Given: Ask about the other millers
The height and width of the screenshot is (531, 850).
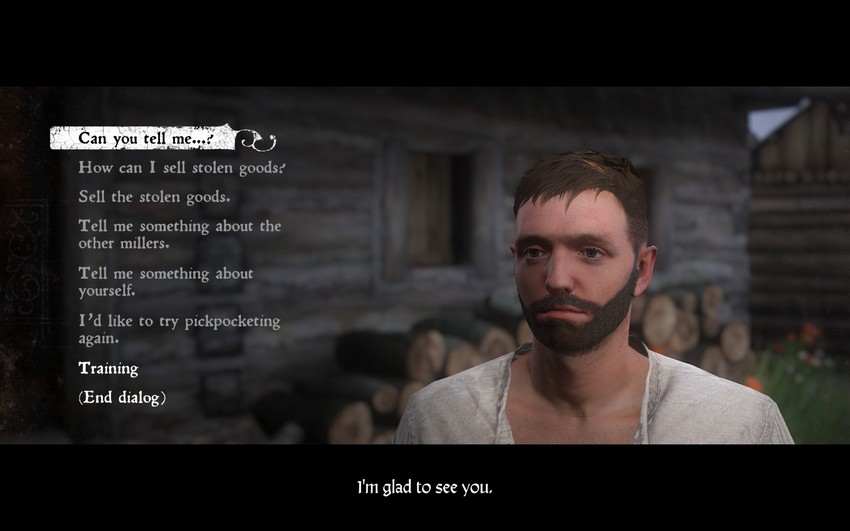Looking at the screenshot, I should pos(180,234).
